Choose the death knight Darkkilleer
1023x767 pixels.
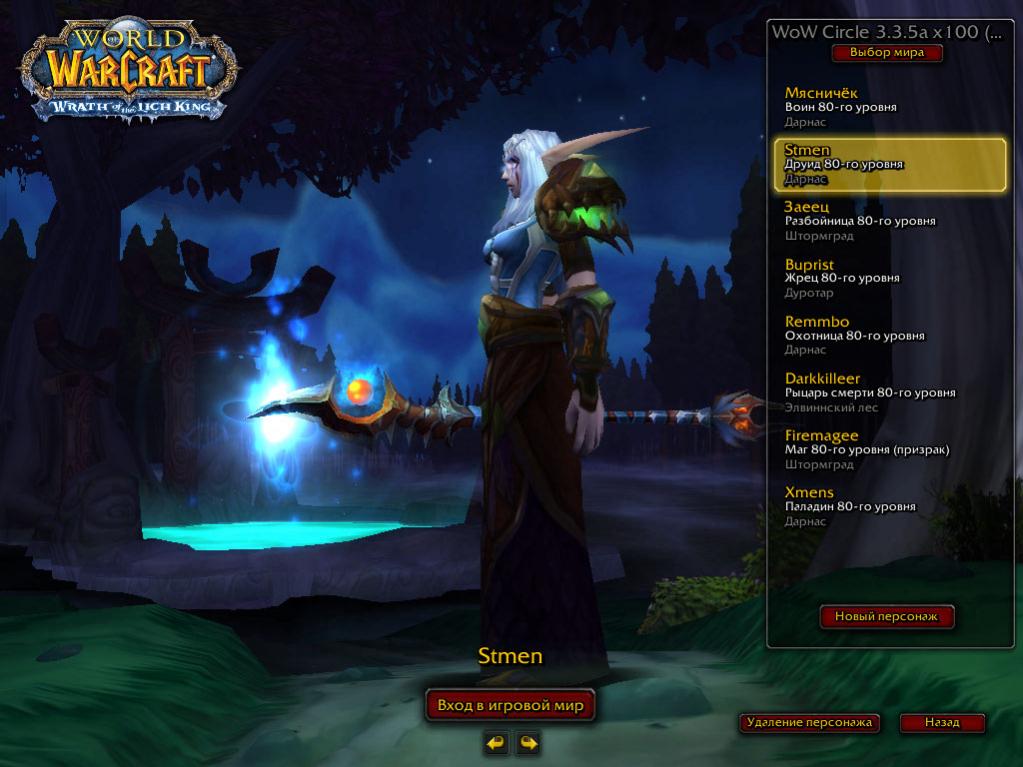point(889,393)
